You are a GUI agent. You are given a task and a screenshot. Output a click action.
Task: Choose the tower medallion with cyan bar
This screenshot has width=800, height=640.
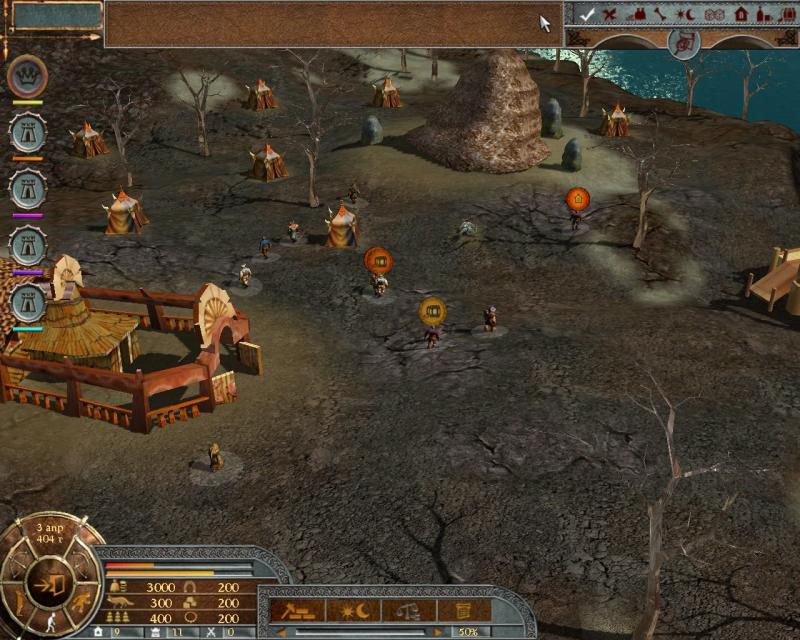pyautogui.click(x=27, y=303)
